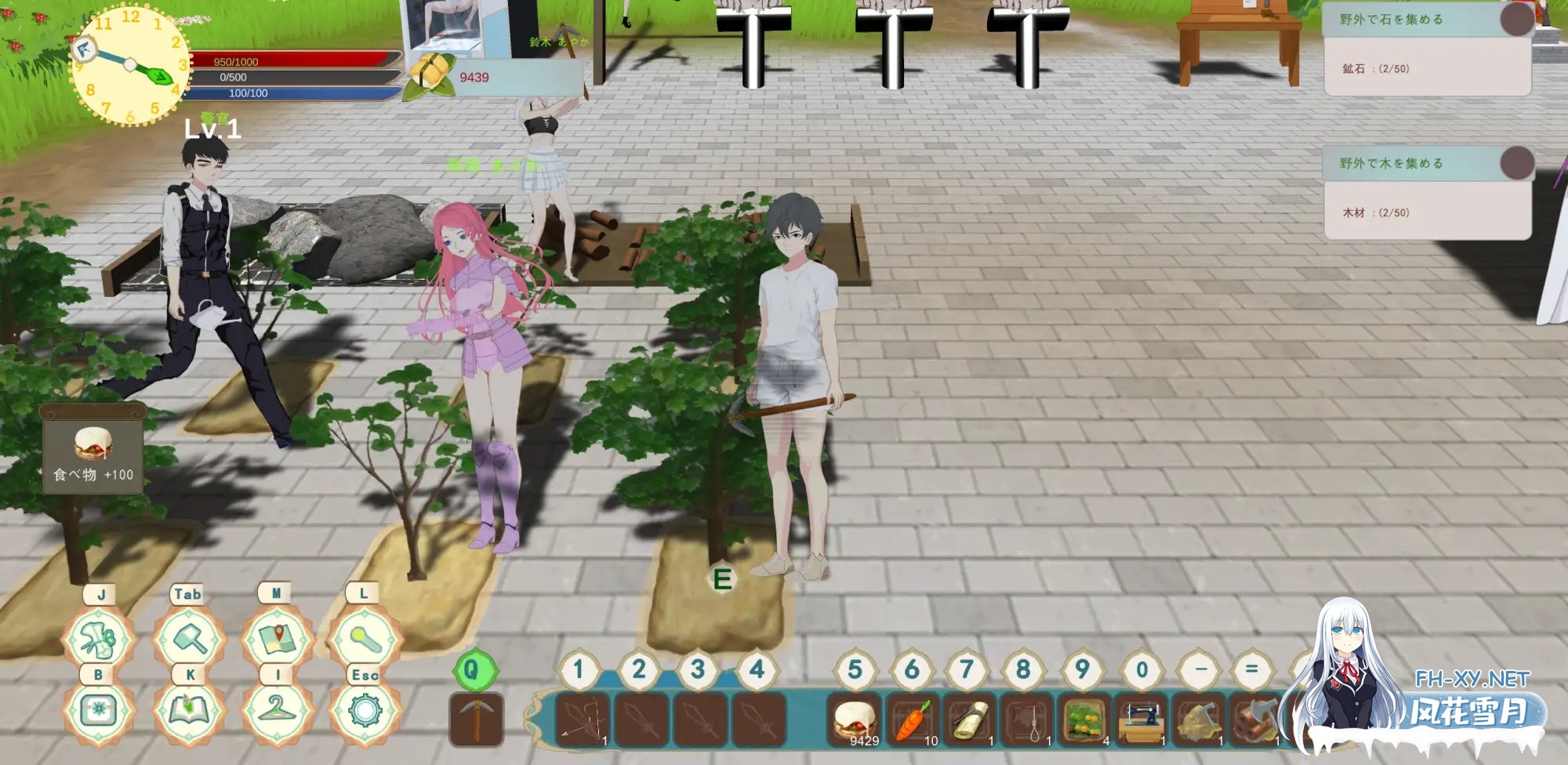Toggle the round tracker on the 木材 quest

[x=1519, y=162]
